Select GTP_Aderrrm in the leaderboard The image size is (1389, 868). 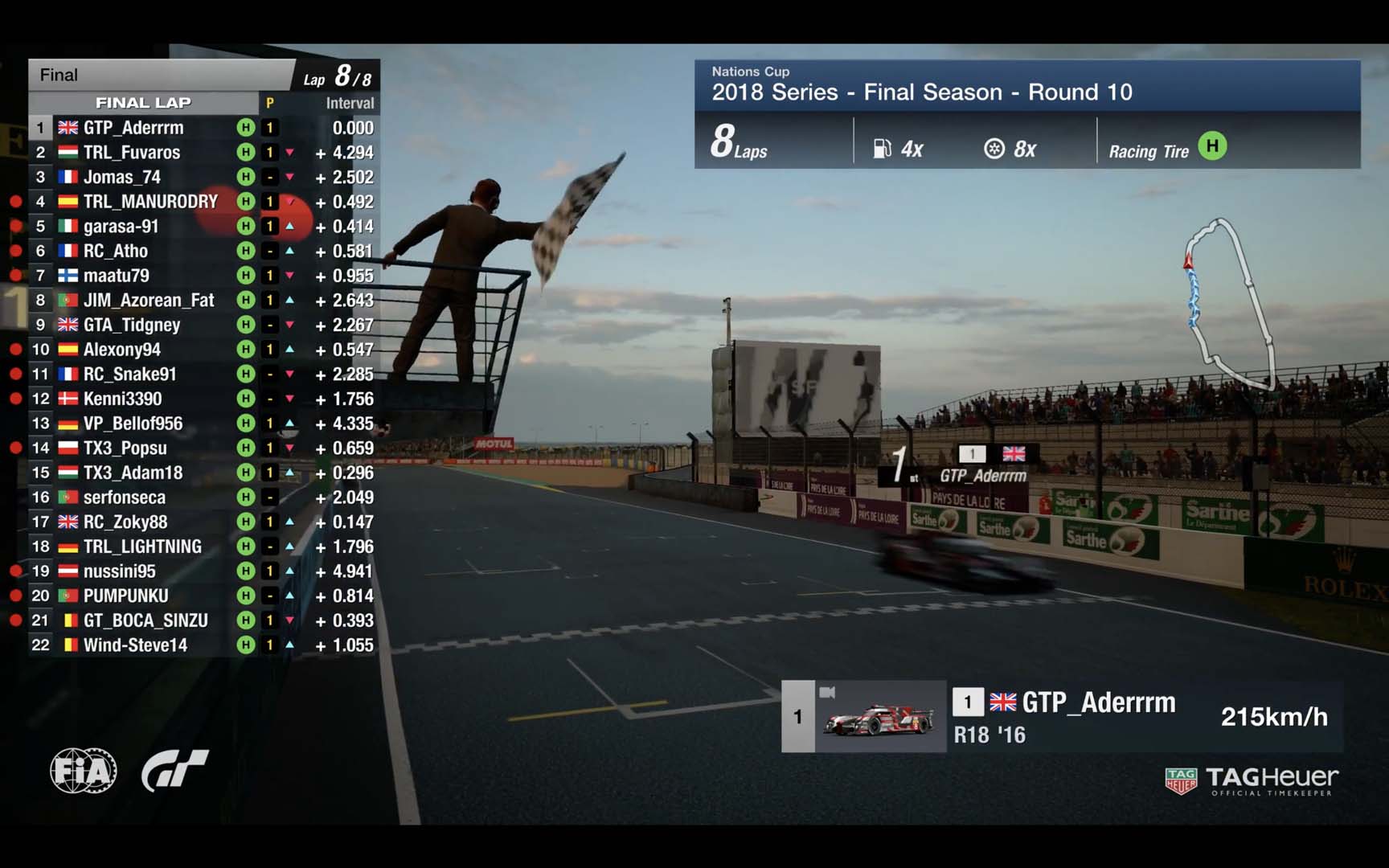click(x=133, y=128)
